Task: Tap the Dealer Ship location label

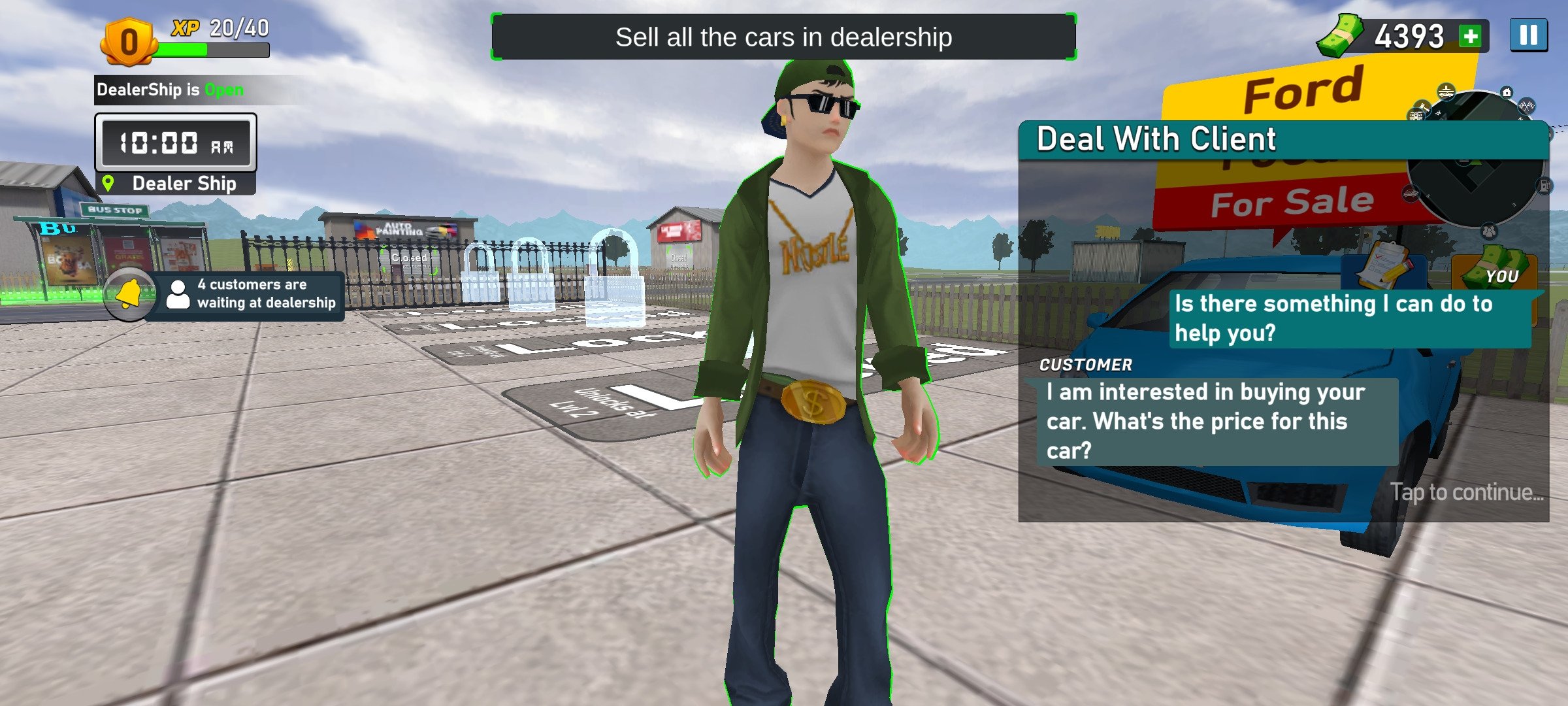Action: click(176, 184)
